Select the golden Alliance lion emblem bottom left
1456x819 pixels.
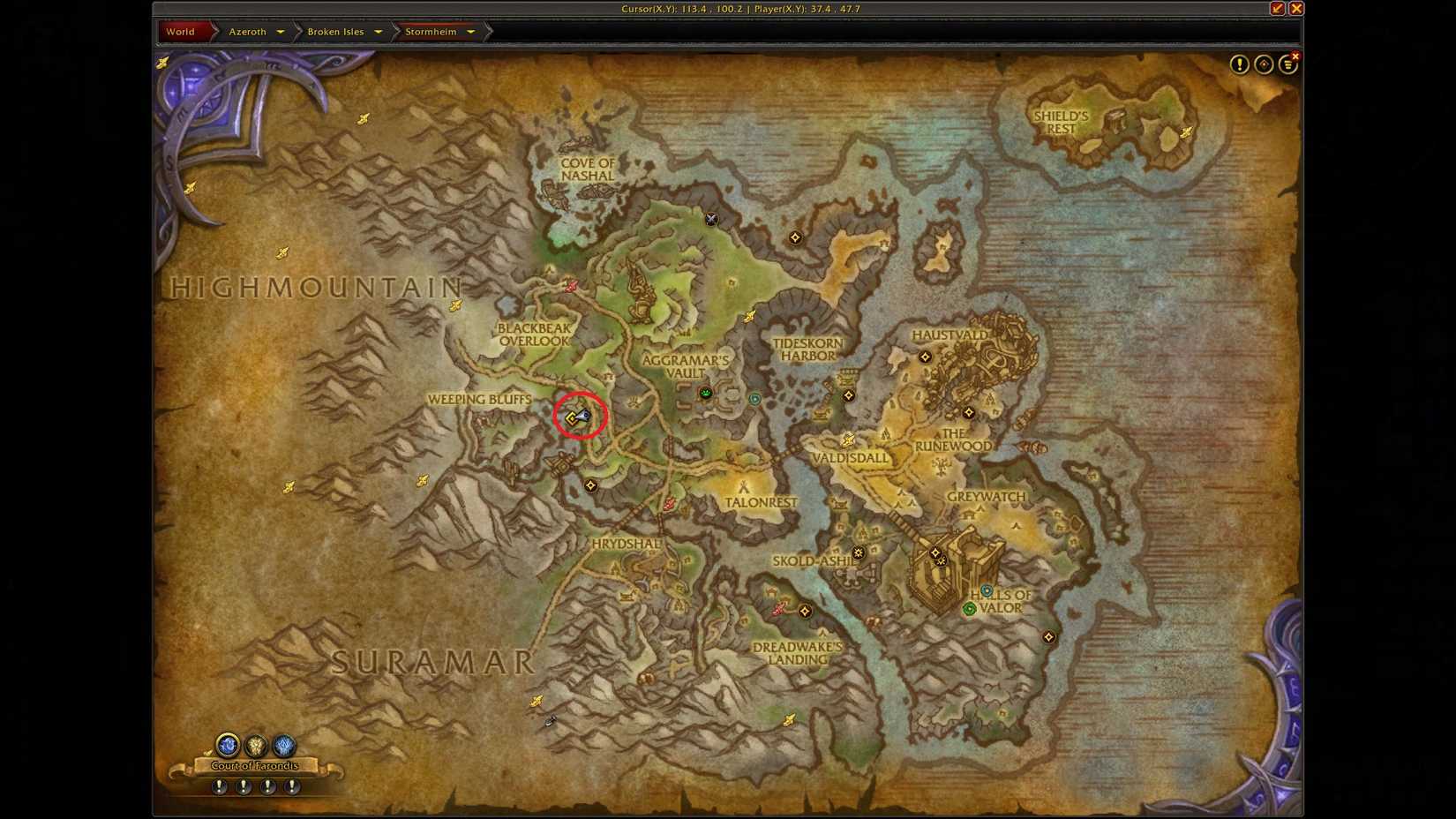[255, 744]
